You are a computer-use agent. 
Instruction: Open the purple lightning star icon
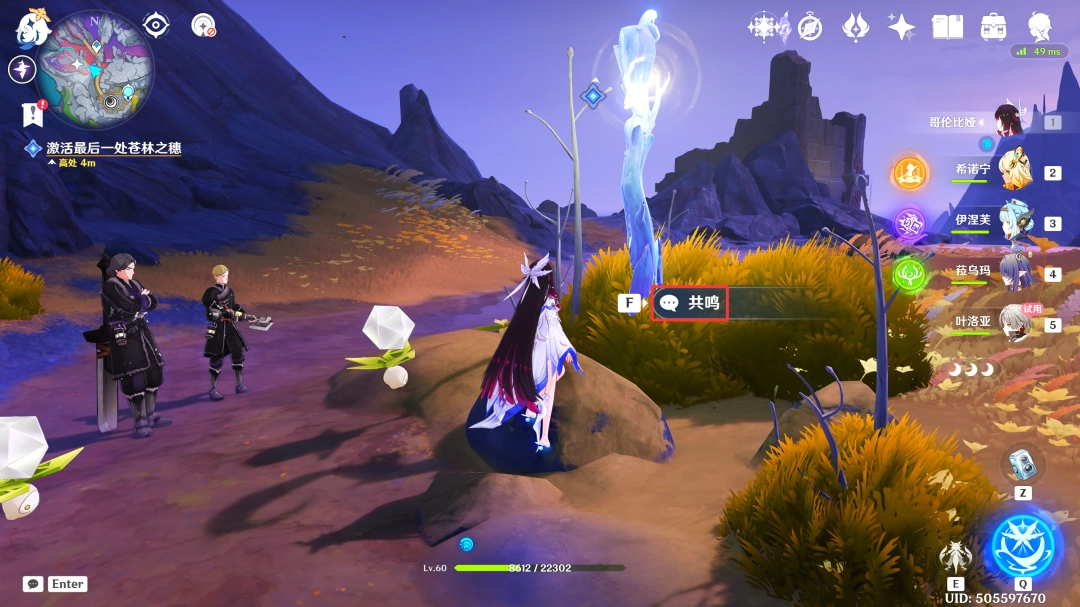coord(22,69)
